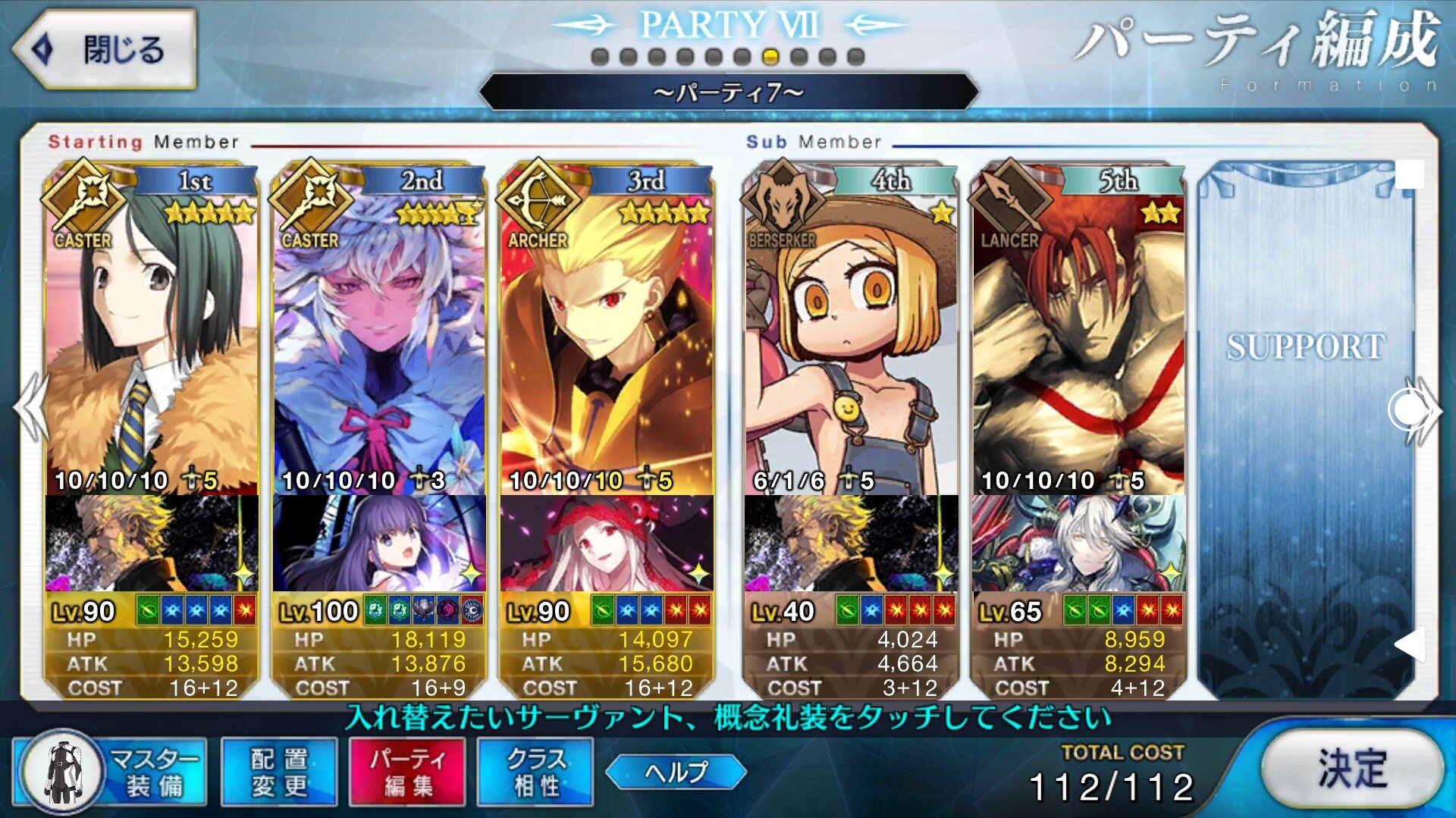
Task: Edit the パーティ7 party name banner
Action: tap(728, 92)
